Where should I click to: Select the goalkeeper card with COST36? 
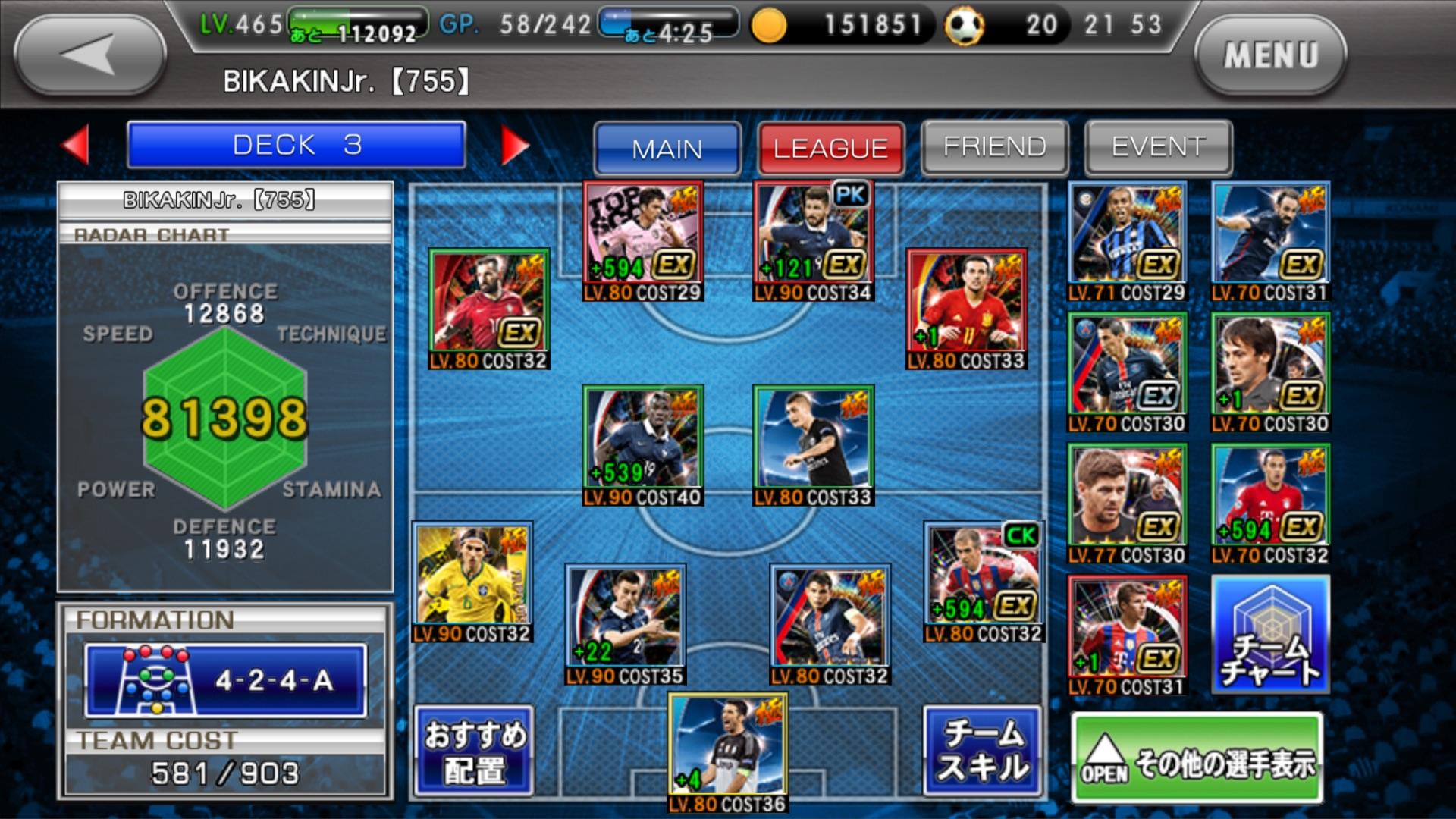pyautogui.click(x=727, y=751)
